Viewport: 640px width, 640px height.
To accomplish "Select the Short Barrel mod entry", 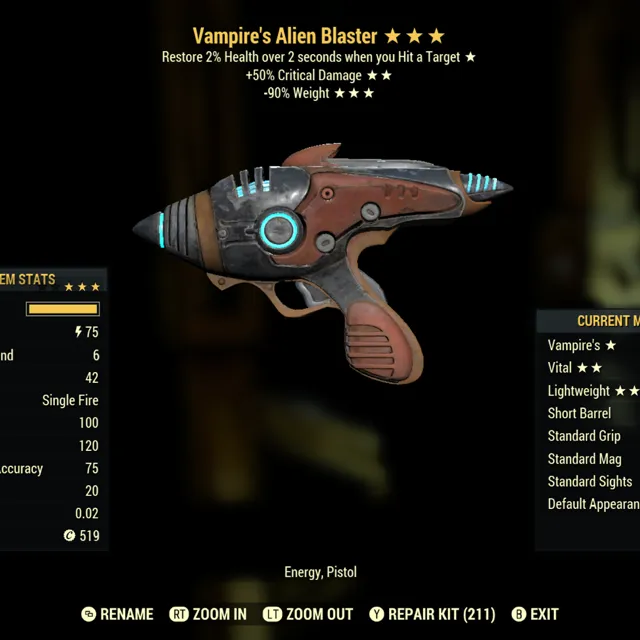I will pos(580,413).
